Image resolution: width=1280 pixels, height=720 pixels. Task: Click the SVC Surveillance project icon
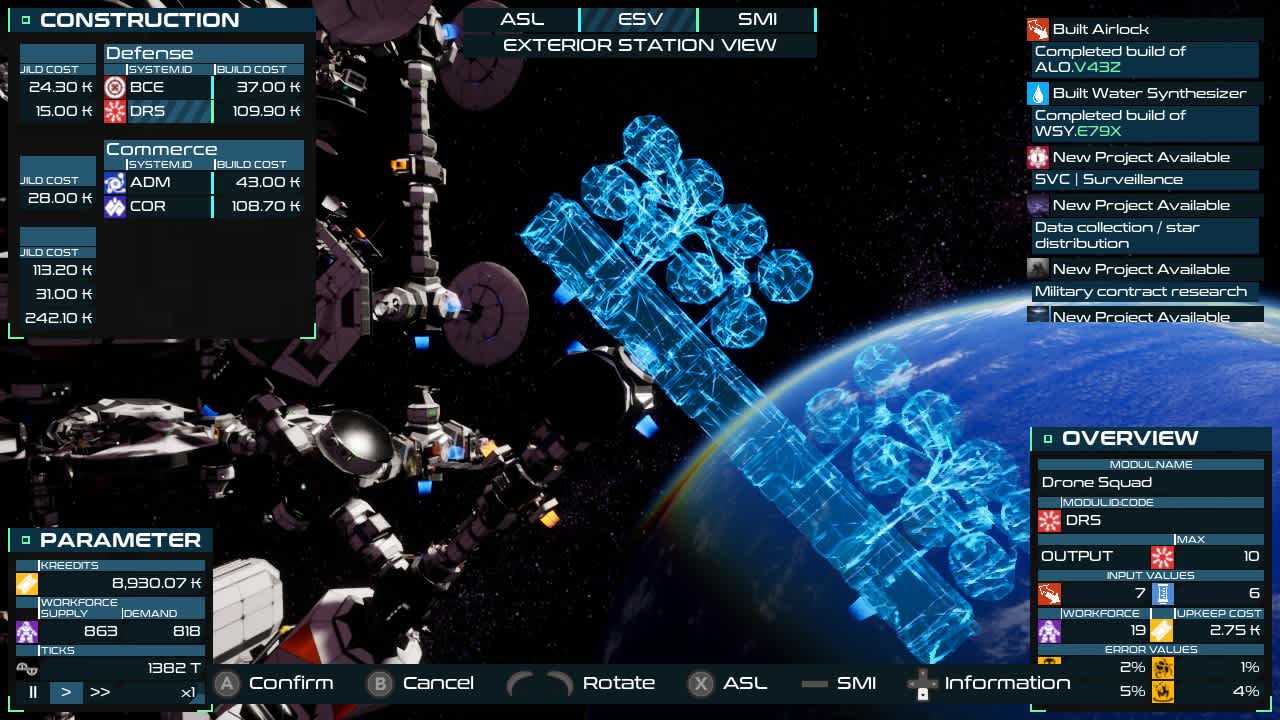coord(1036,156)
